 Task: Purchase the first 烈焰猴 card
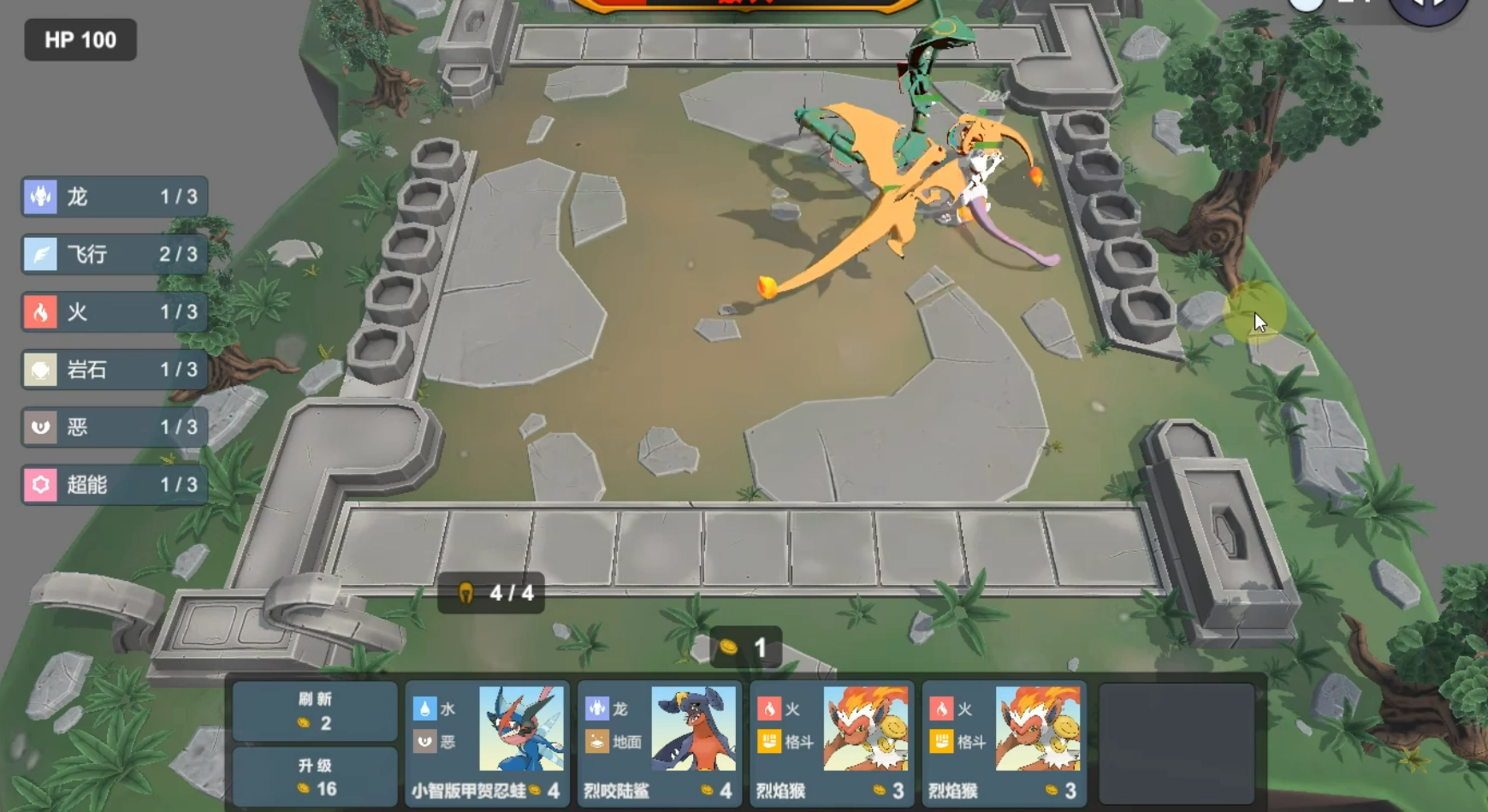(x=832, y=740)
